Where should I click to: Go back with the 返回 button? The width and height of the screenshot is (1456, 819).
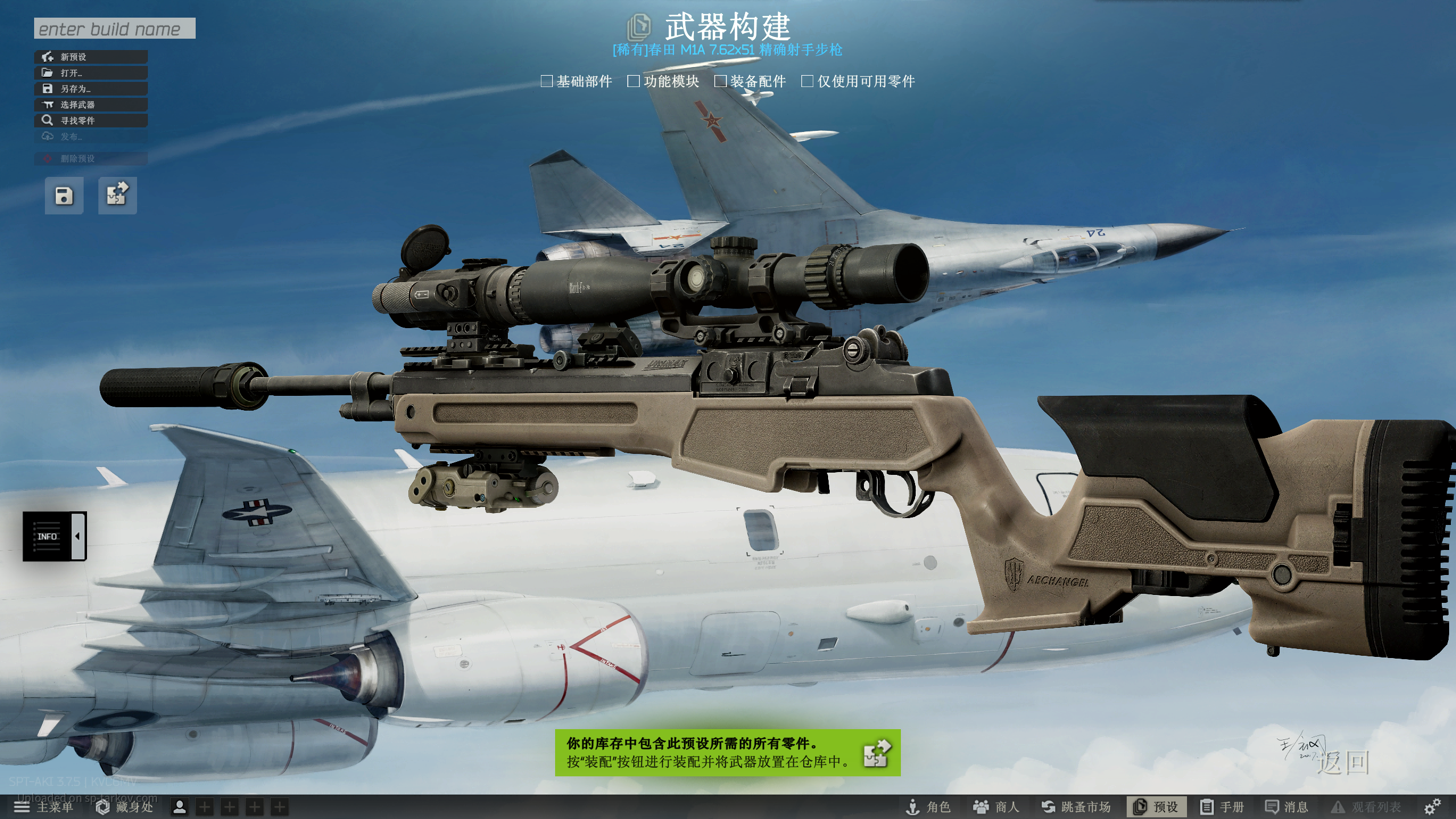(1343, 763)
